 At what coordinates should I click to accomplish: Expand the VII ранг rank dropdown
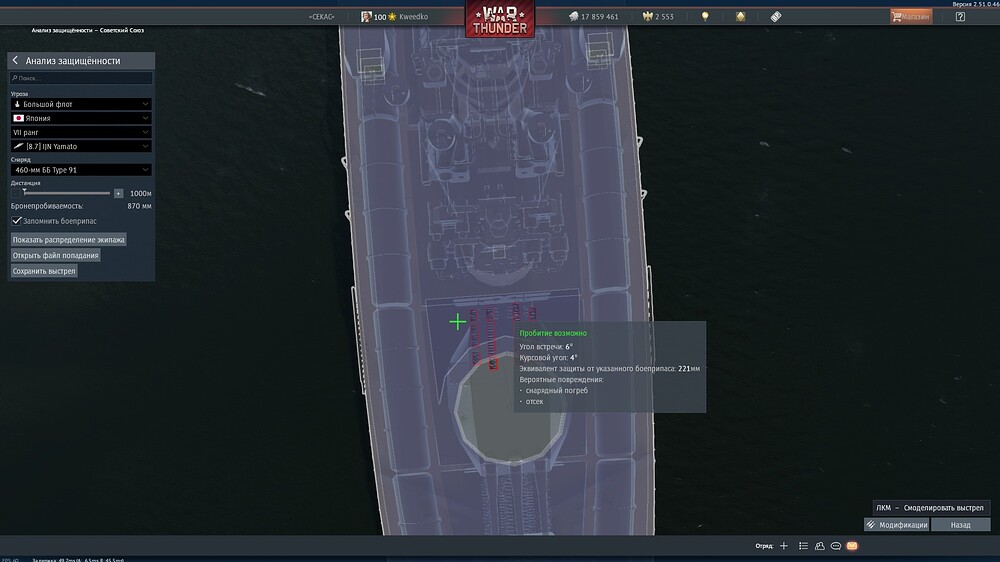(81, 132)
